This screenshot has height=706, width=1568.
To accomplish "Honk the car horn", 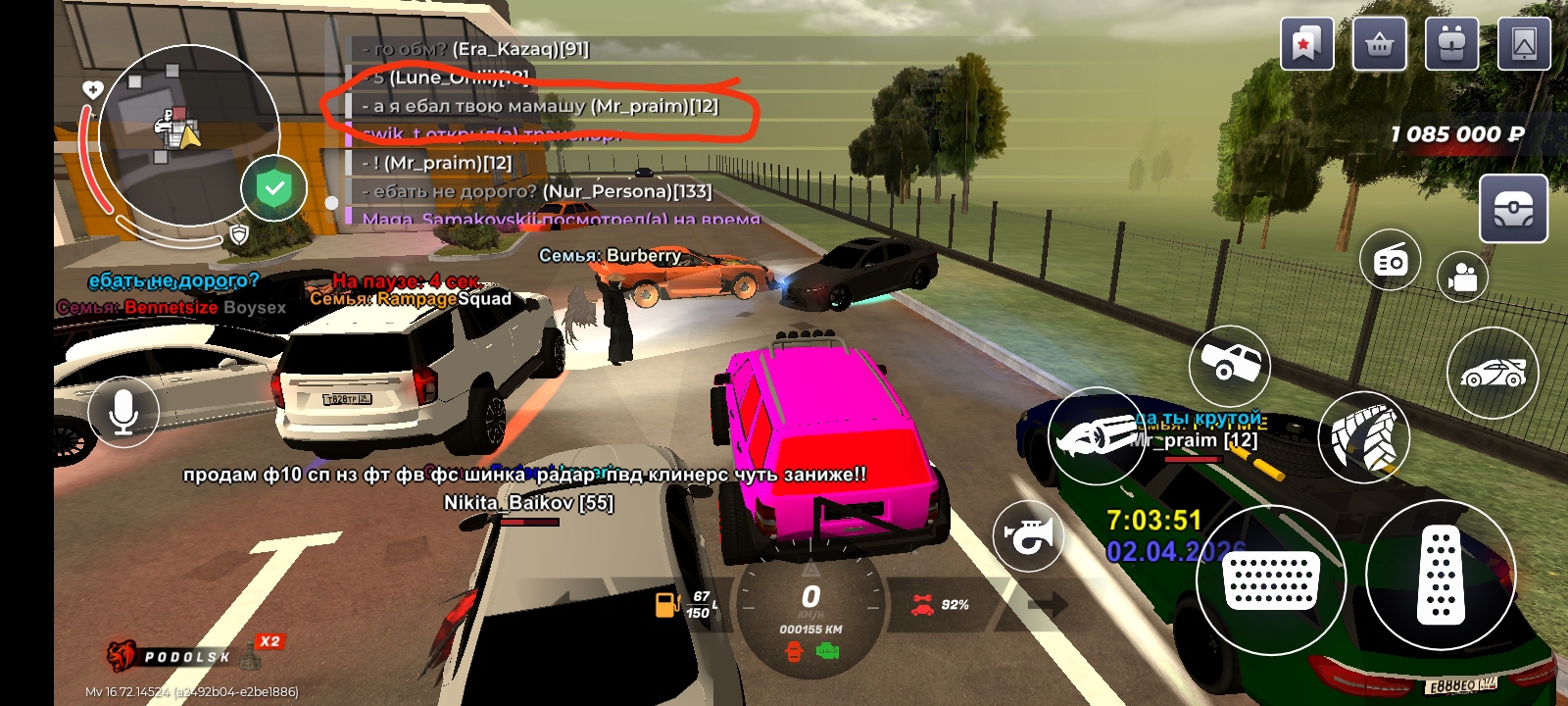I will (x=1028, y=535).
